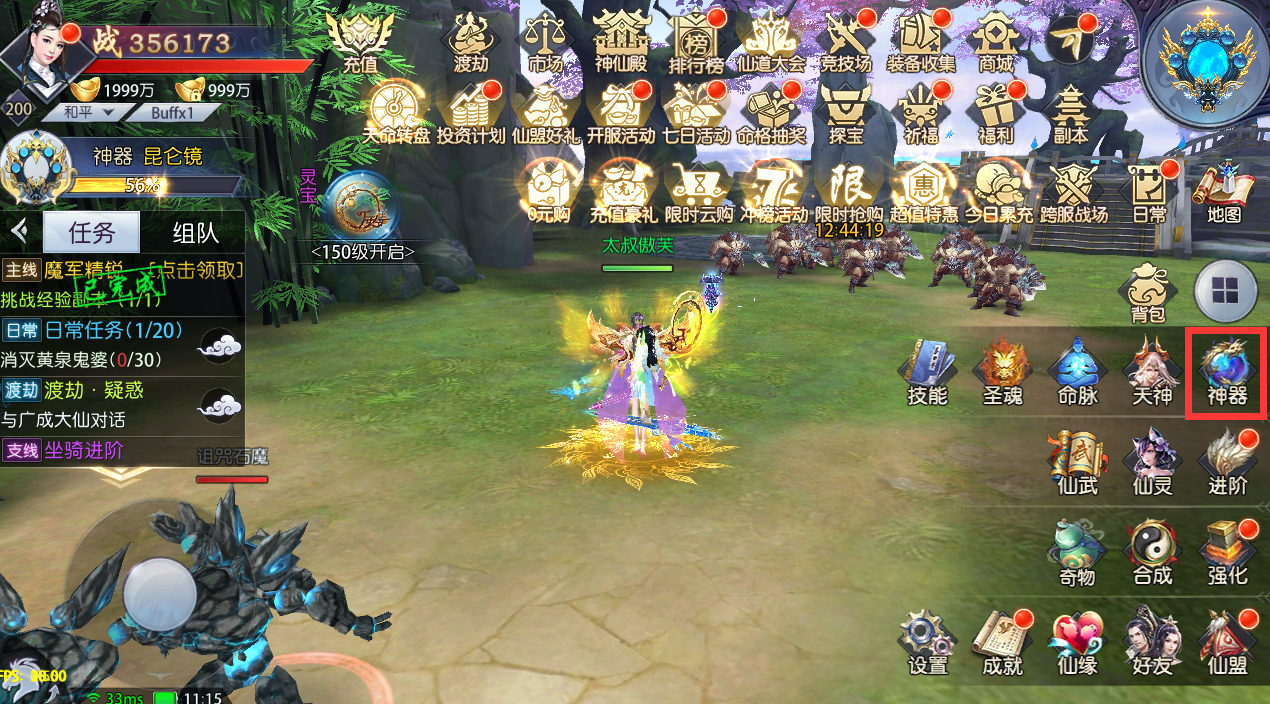Open the 设置 settings gear
This screenshot has height=704, width=1270.
(x=927, y=640)
